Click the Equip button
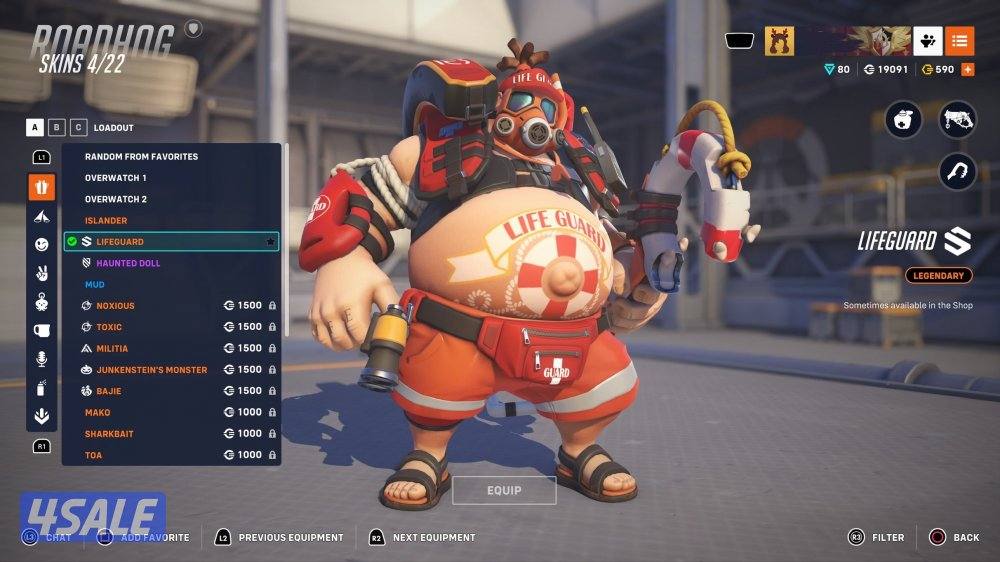This screenshot has height=562, width=1000. pos(504,490)
